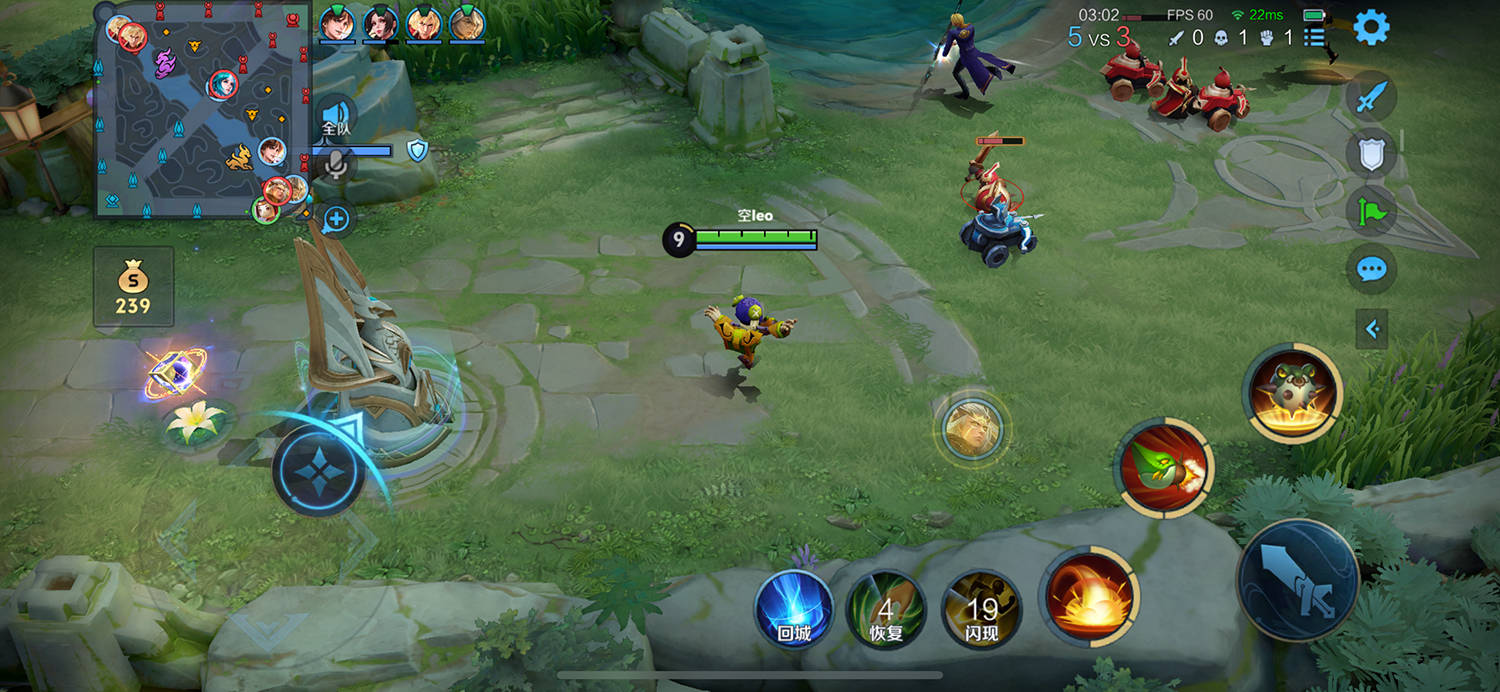Collapse the signal panel with the arrow

pos(1371,329)
